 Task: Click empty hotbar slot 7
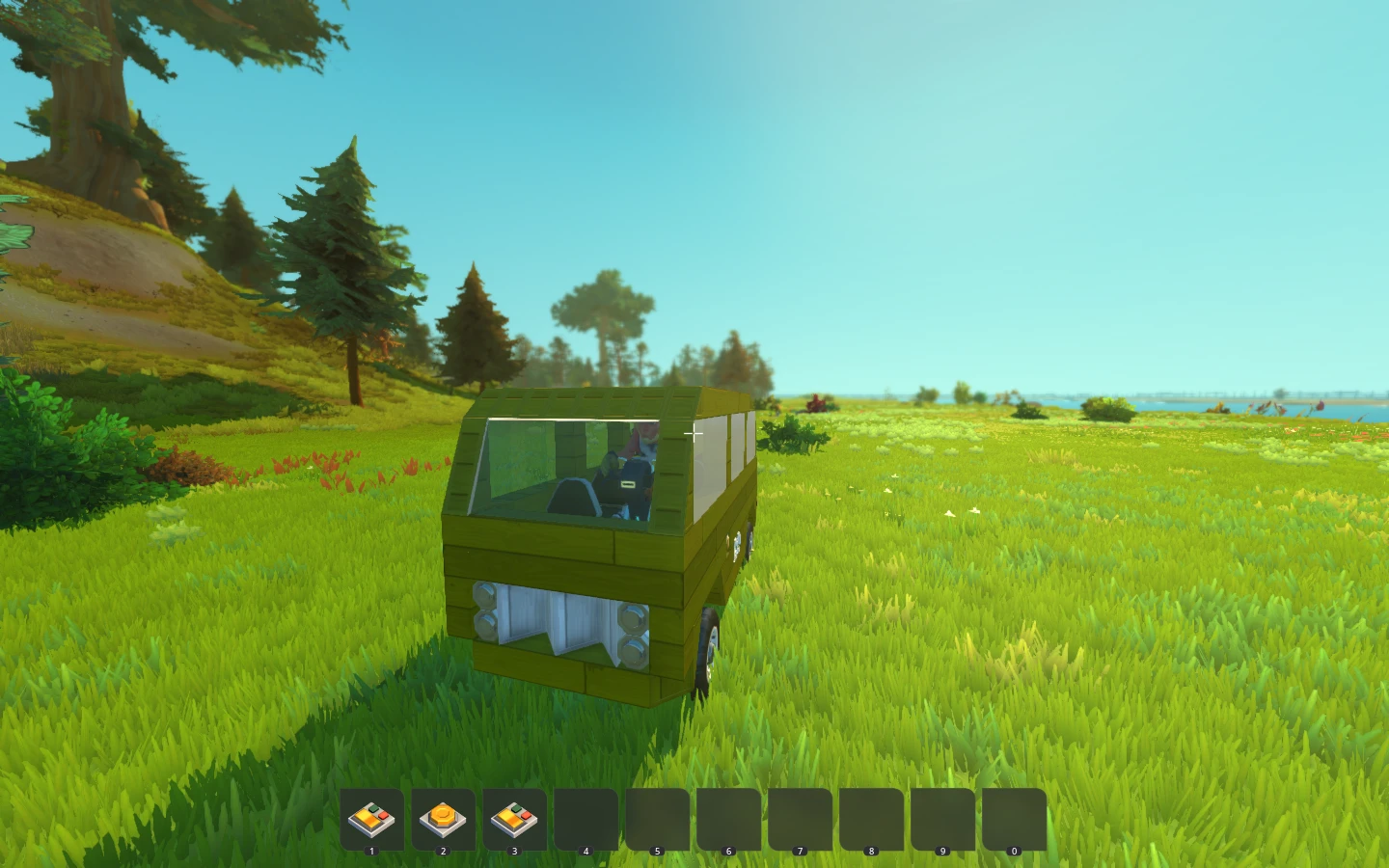click(x=800, y=819)
